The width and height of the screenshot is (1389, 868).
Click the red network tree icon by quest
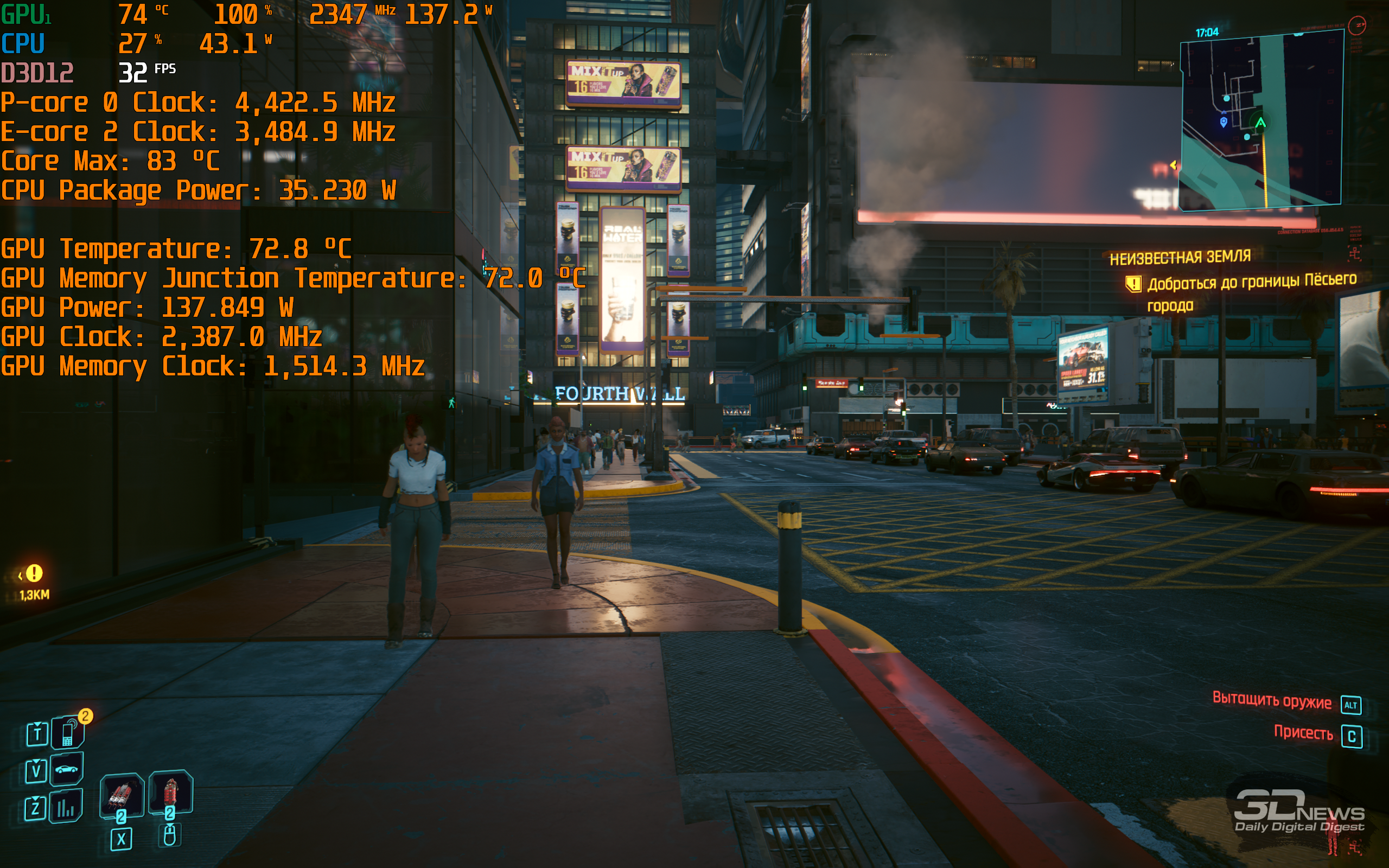click(x=1355, y=253)
